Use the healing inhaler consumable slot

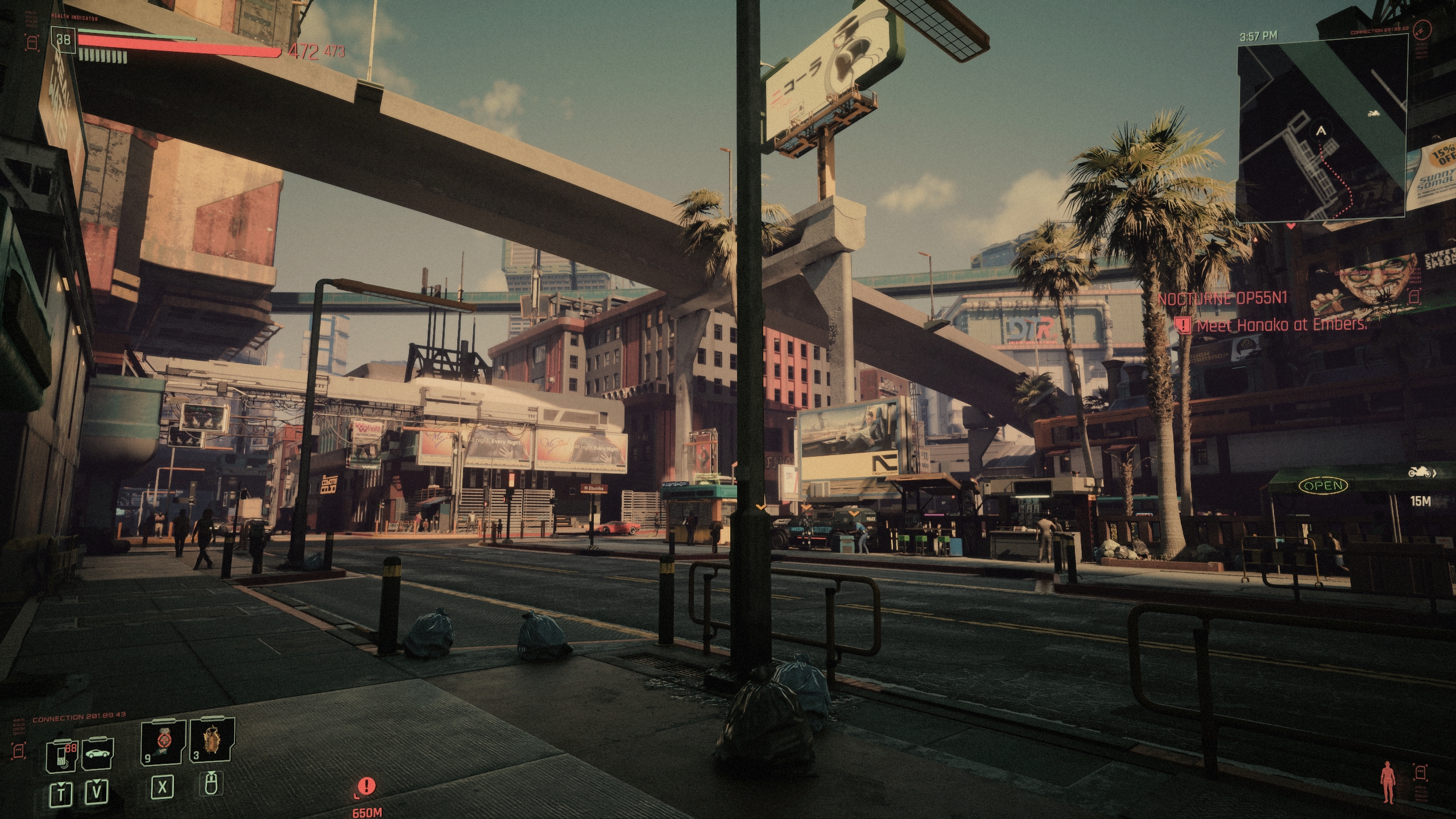pyautogui.click(x=163, y=741)
